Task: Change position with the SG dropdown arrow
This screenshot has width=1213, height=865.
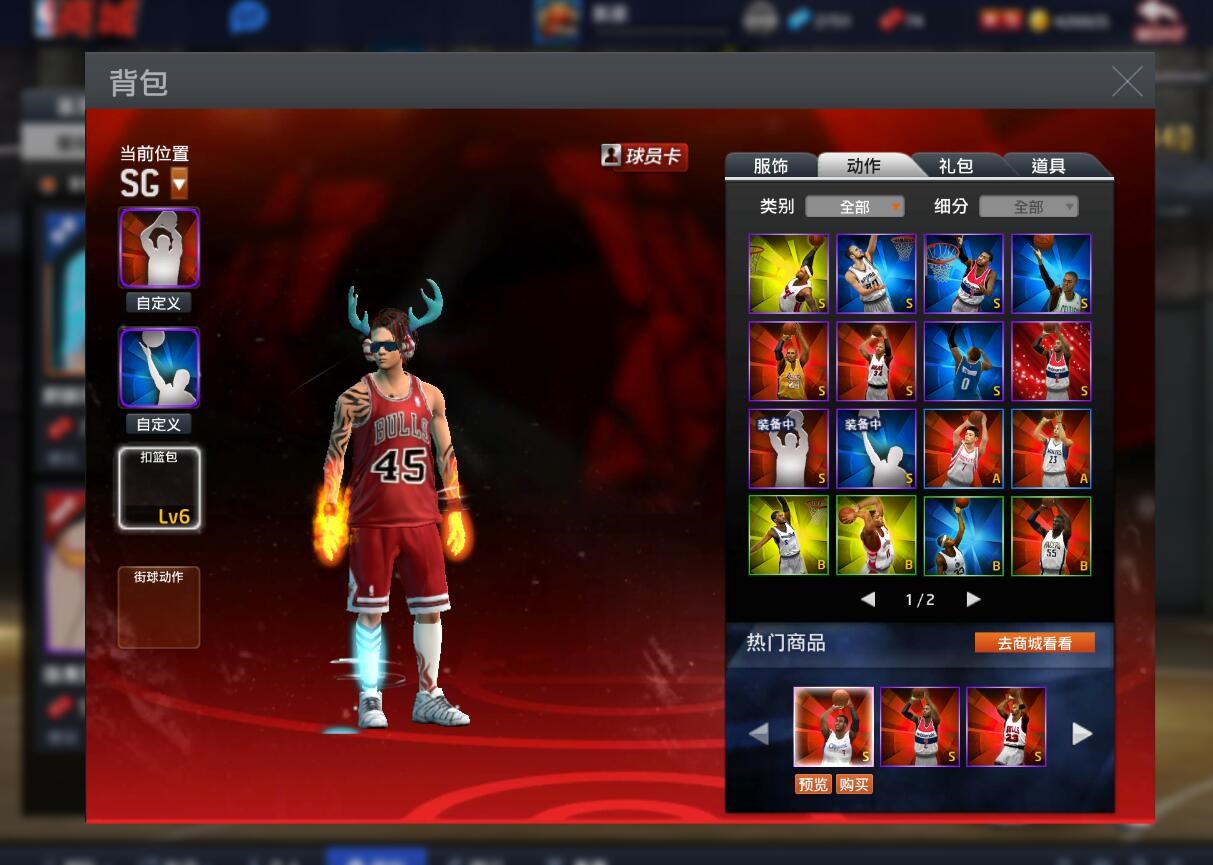Action: pos(179,183)
